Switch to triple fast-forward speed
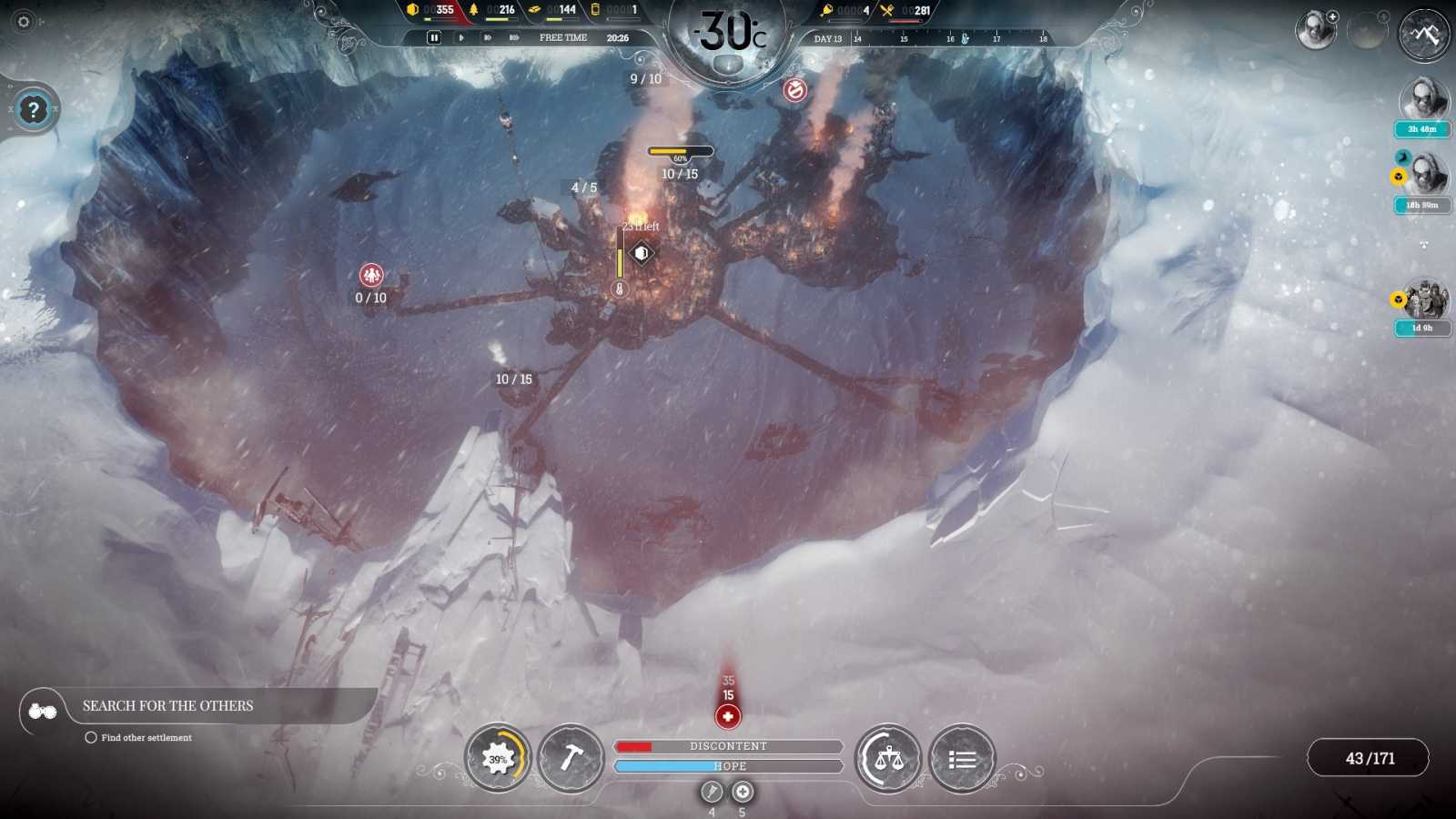The image size is (1456, 819). point(514,37)
